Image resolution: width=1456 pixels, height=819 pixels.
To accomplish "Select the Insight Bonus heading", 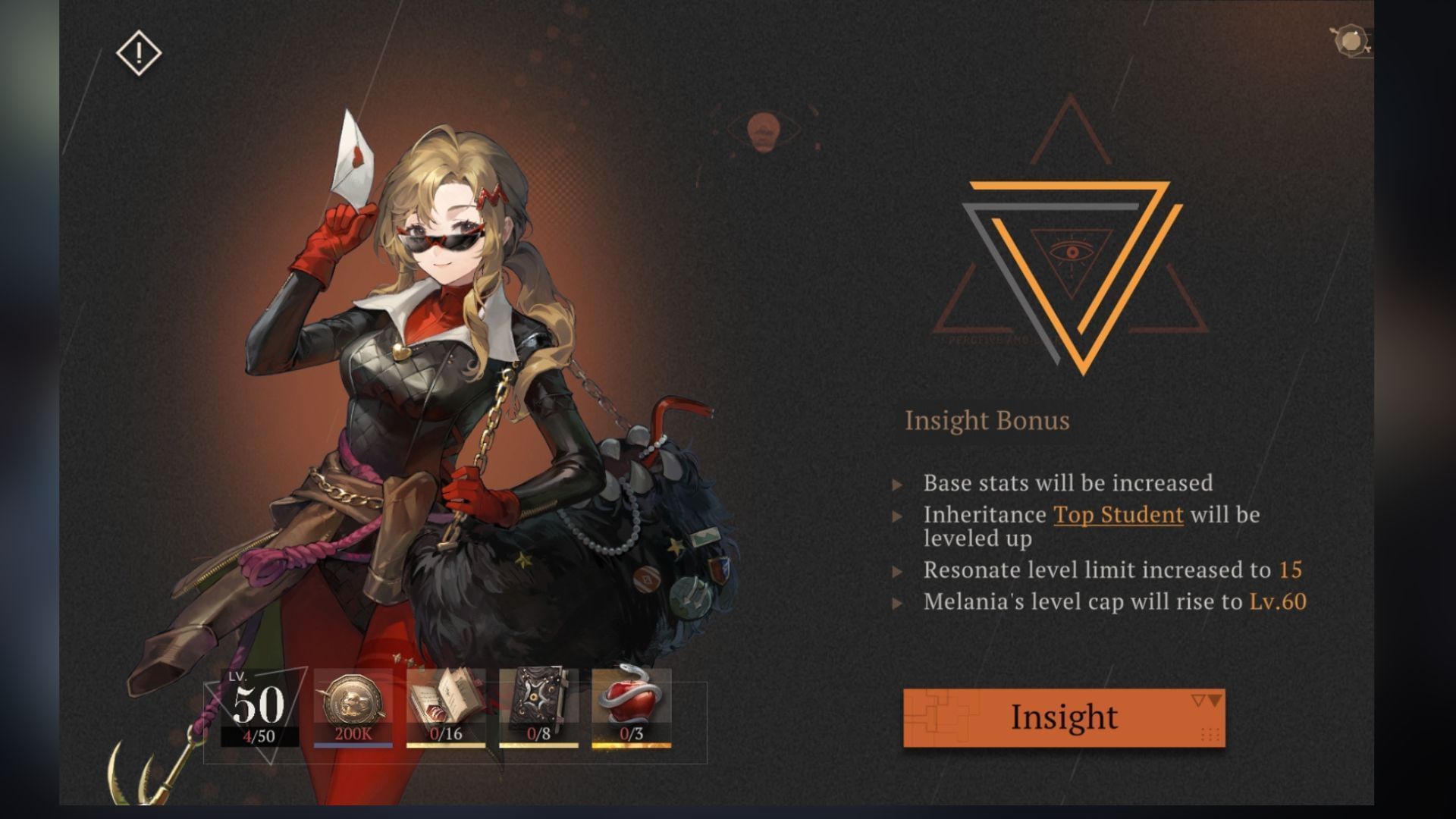I will click(x=987, y=421).
